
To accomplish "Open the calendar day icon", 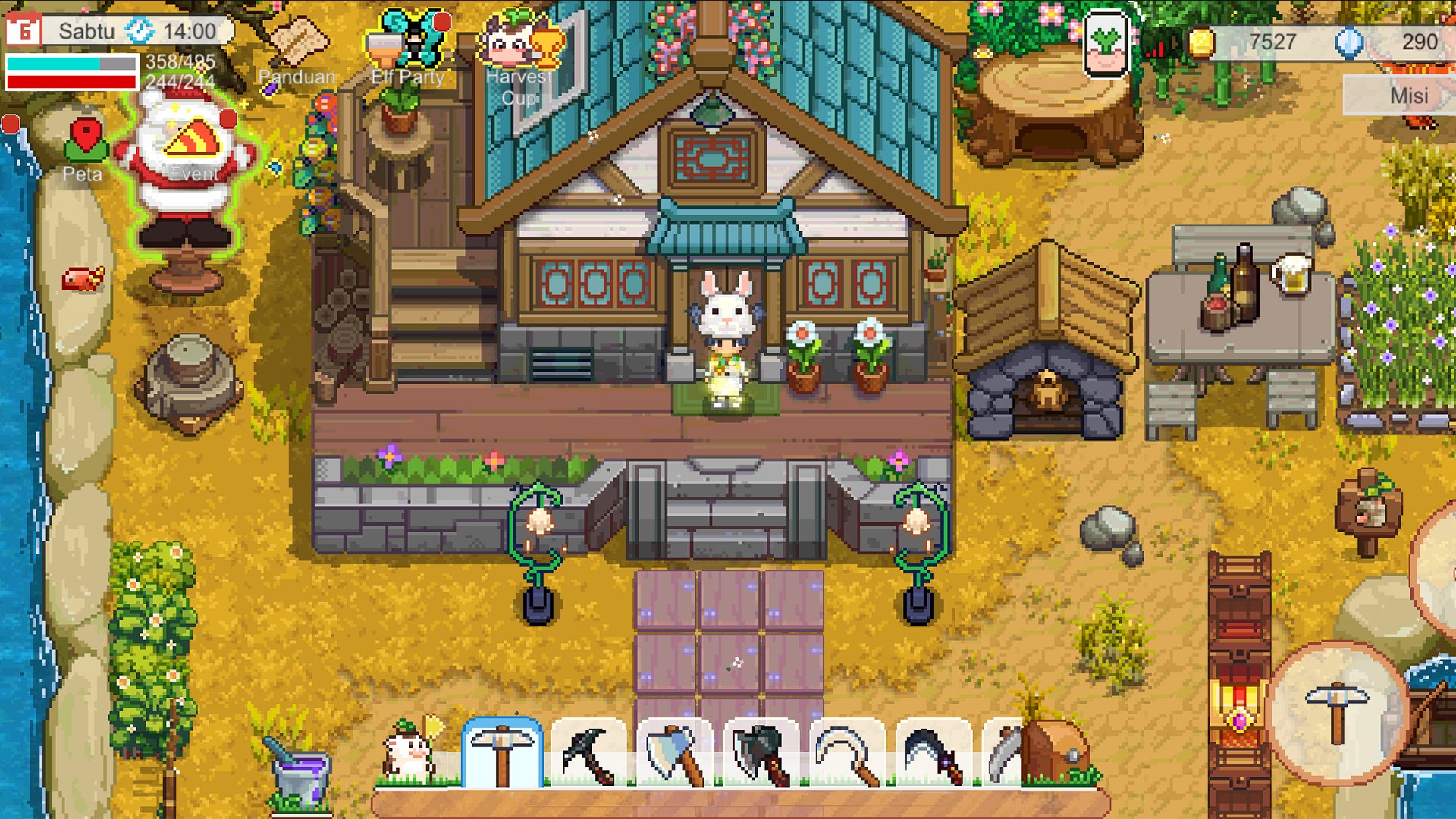I will pos(23,30).
